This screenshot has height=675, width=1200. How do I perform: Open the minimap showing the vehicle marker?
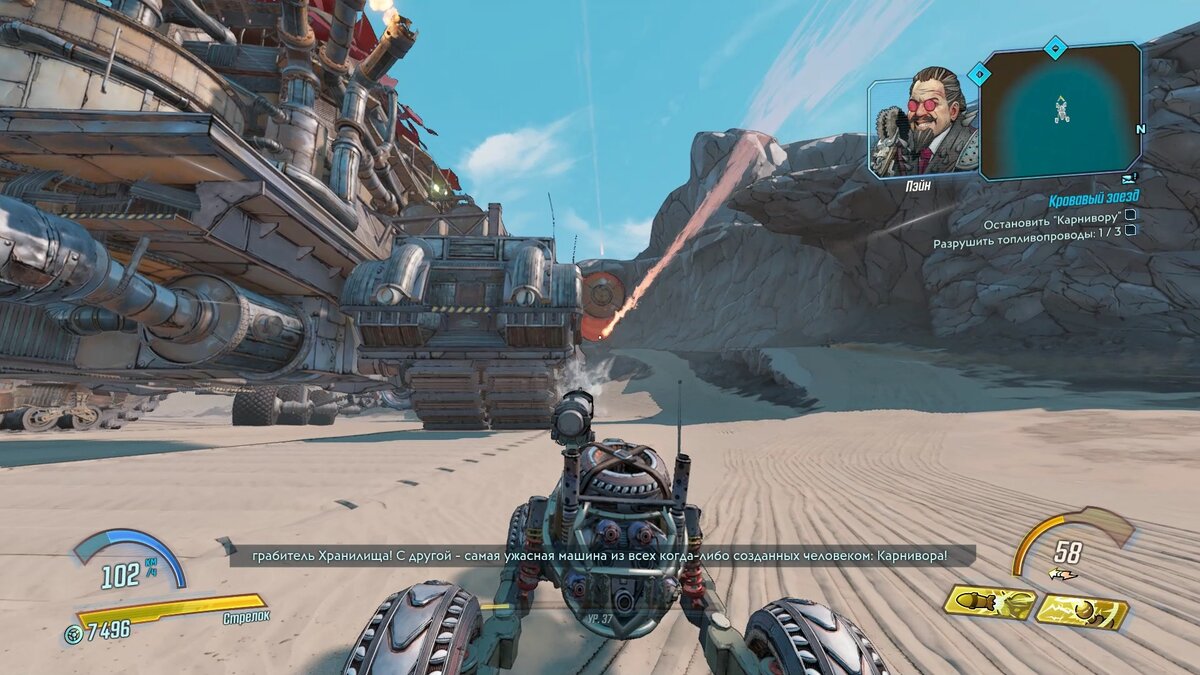pos(1060,110)
